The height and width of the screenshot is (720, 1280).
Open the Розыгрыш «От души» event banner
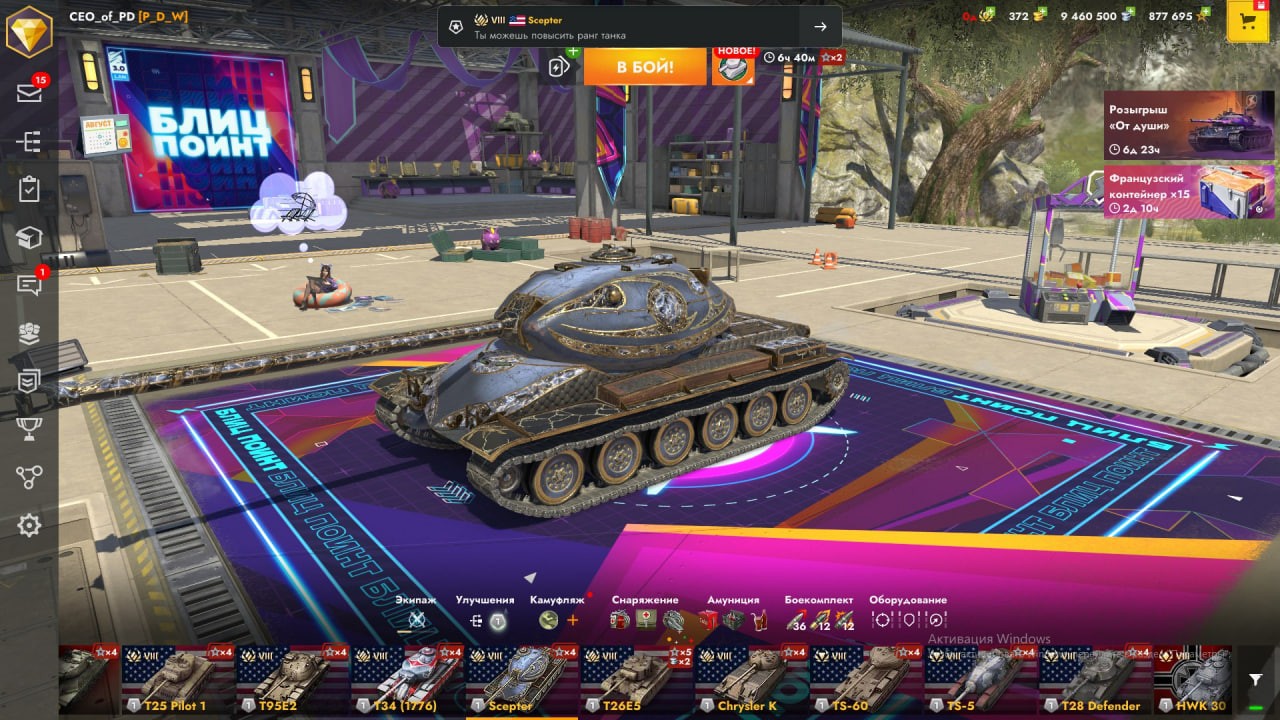1189,125
